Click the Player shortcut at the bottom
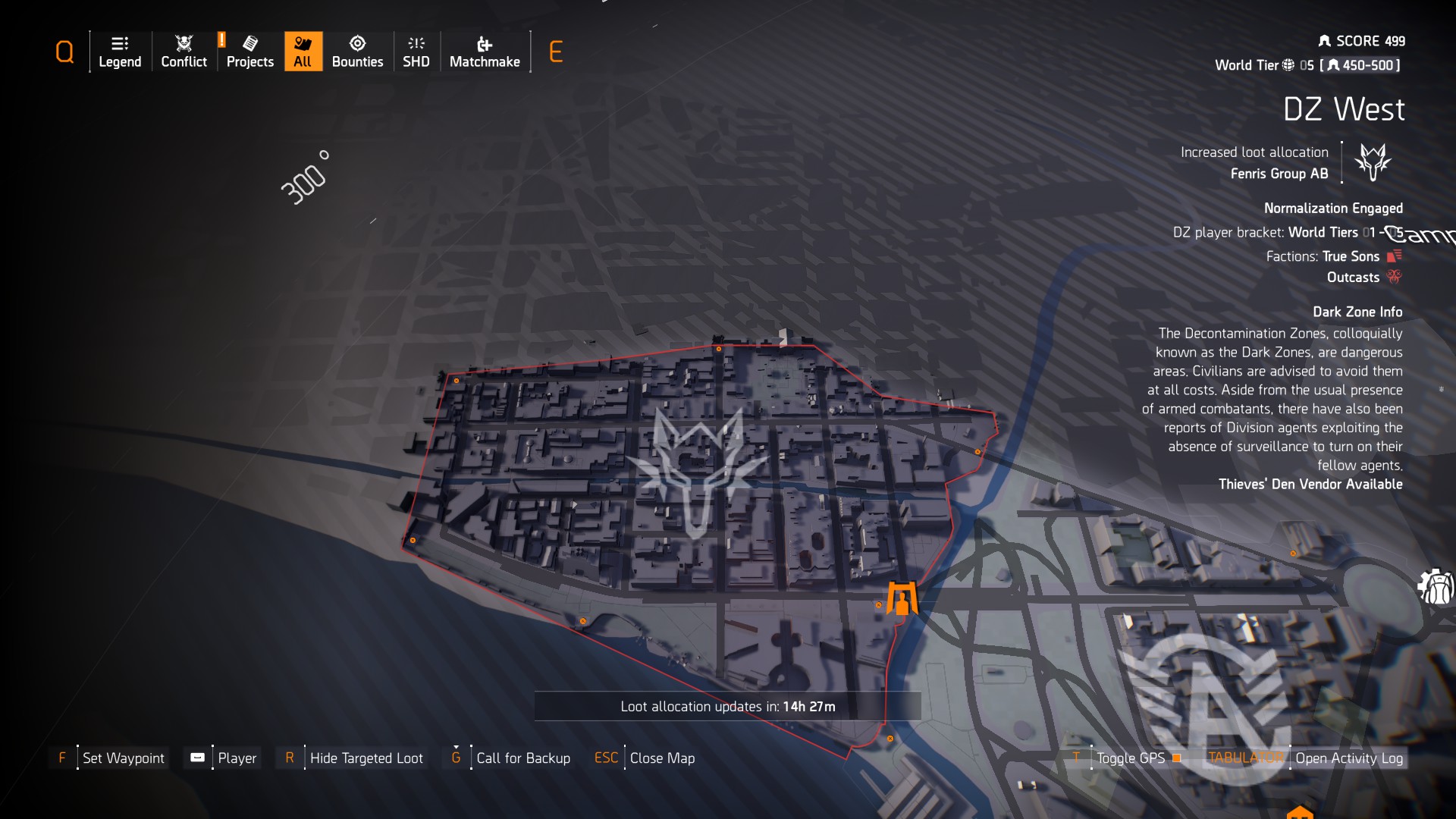 coord(237,758)
